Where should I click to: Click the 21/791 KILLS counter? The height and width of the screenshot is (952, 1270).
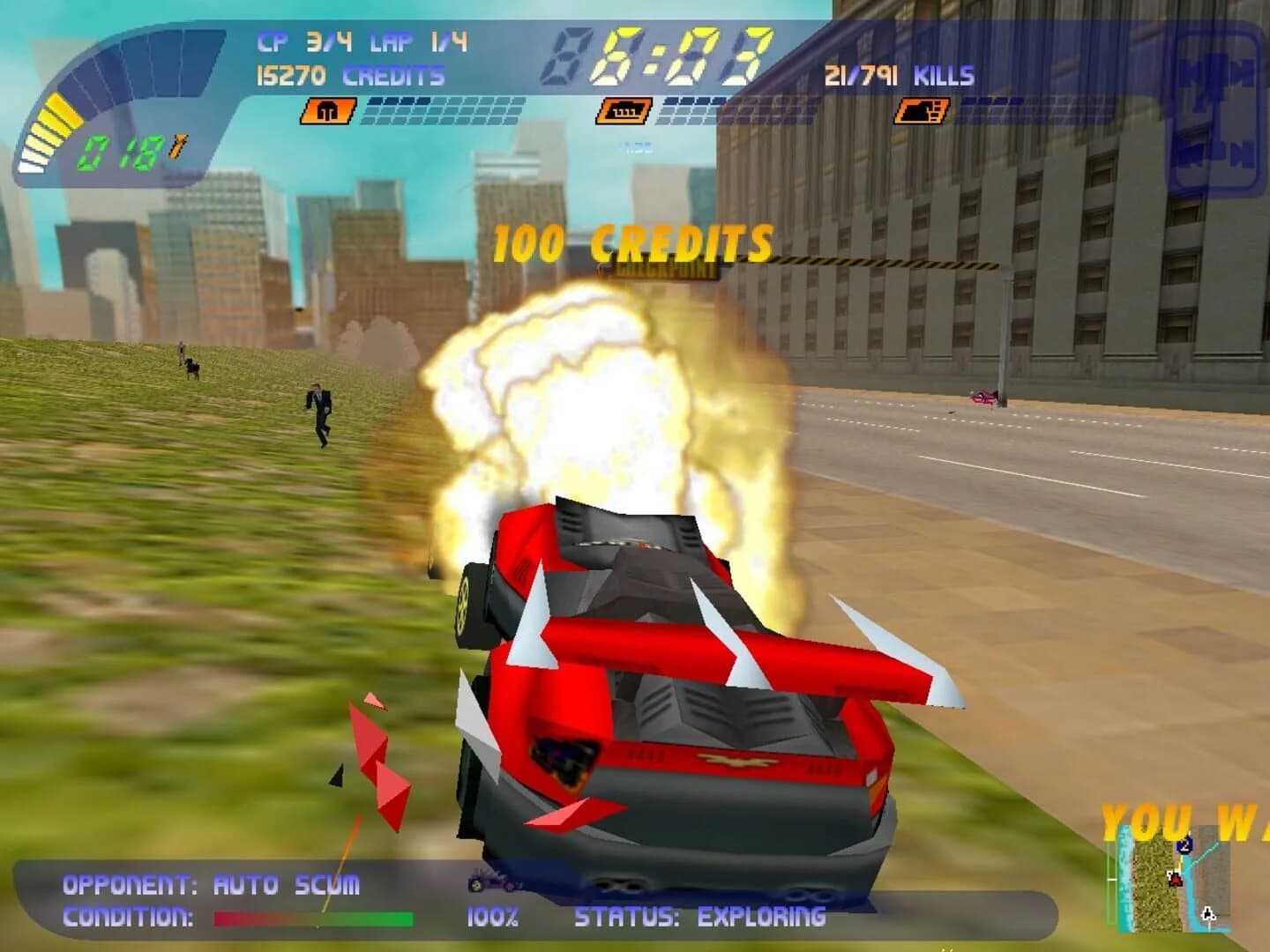(893, 75)
